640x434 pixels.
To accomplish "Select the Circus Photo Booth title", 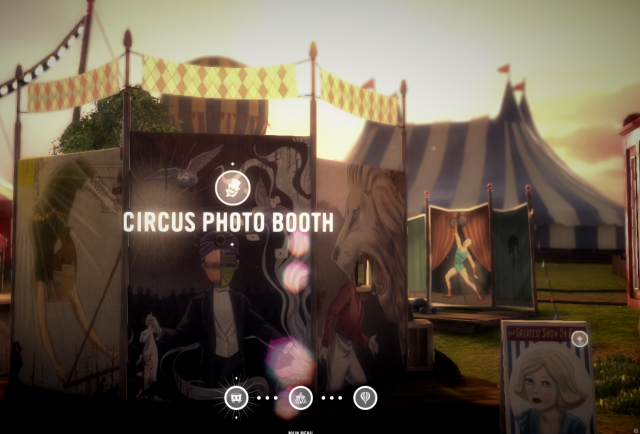I will [228, 222].
